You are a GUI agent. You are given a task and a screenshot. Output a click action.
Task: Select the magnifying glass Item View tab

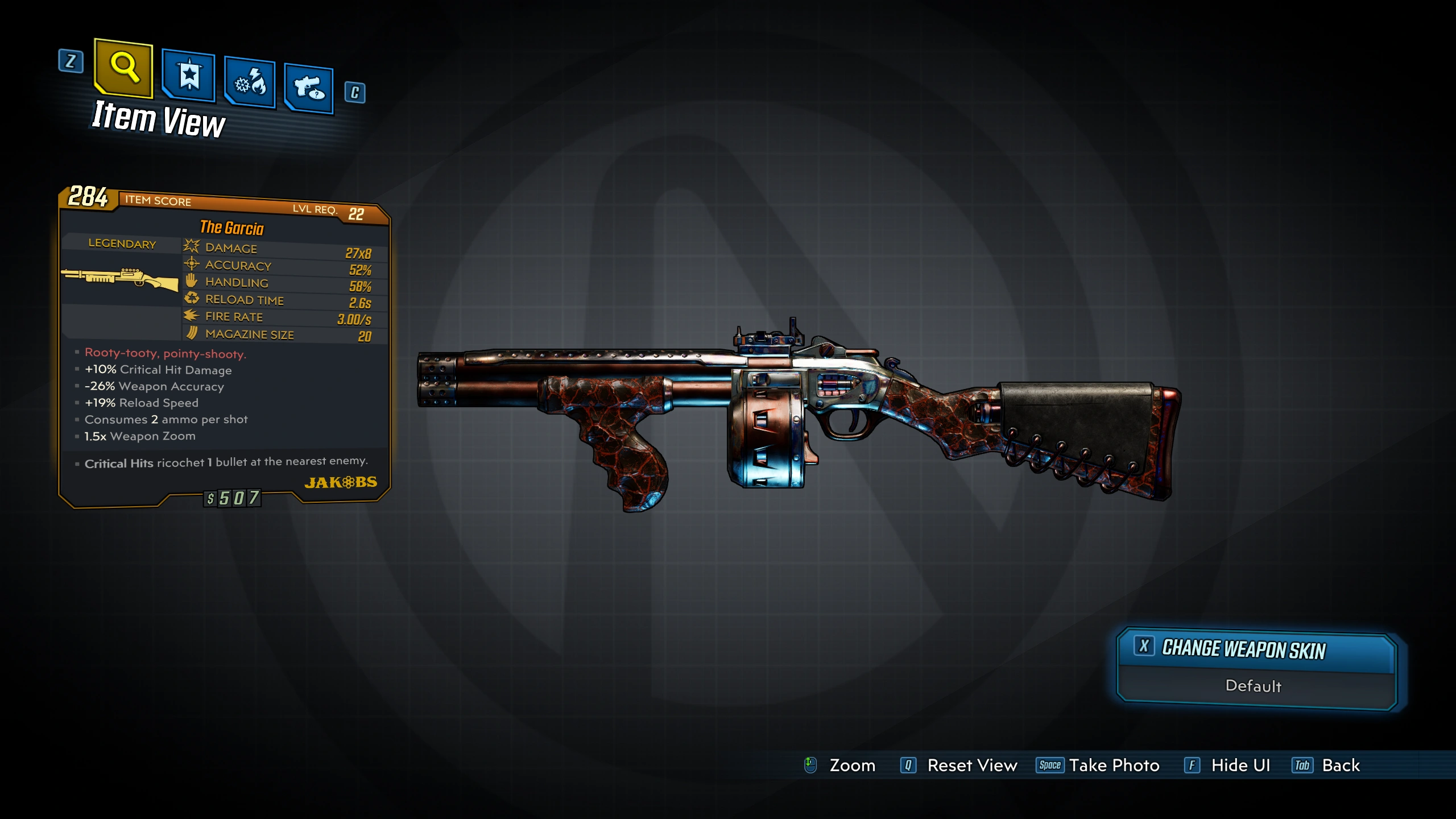pyautogui.click(x=124, y=68)
